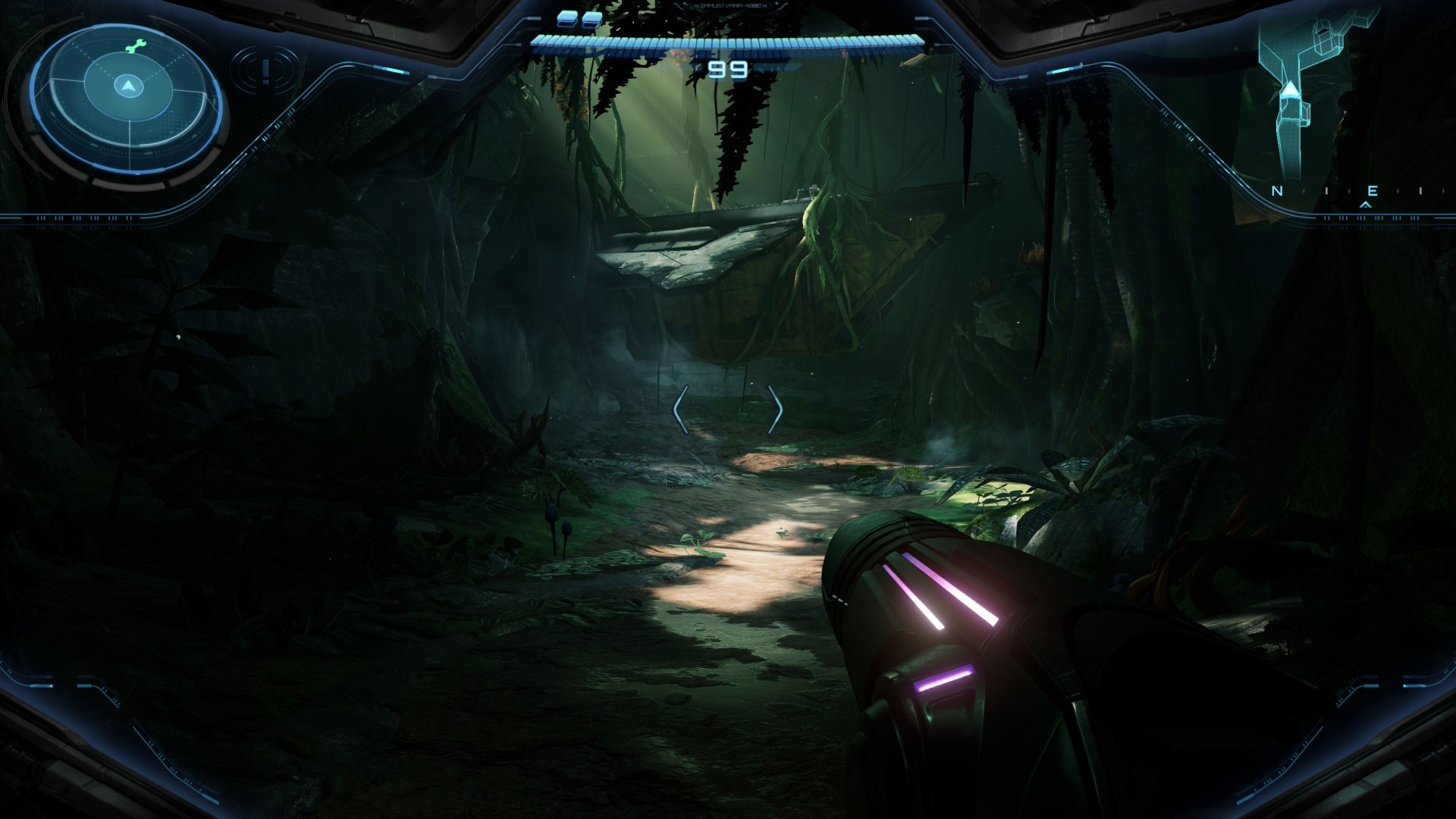Click the compass heading strip

(x=1348, y=192)
